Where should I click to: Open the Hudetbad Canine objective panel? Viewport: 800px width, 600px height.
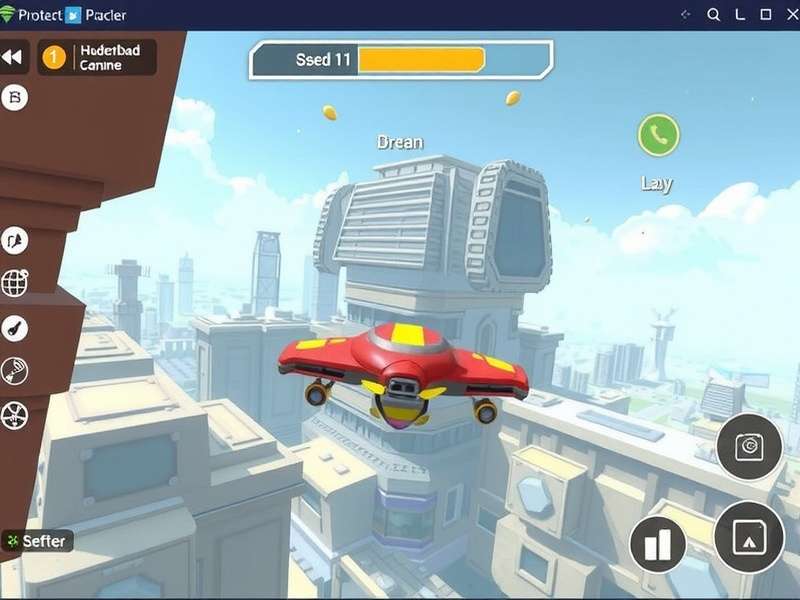click(97, 57)
